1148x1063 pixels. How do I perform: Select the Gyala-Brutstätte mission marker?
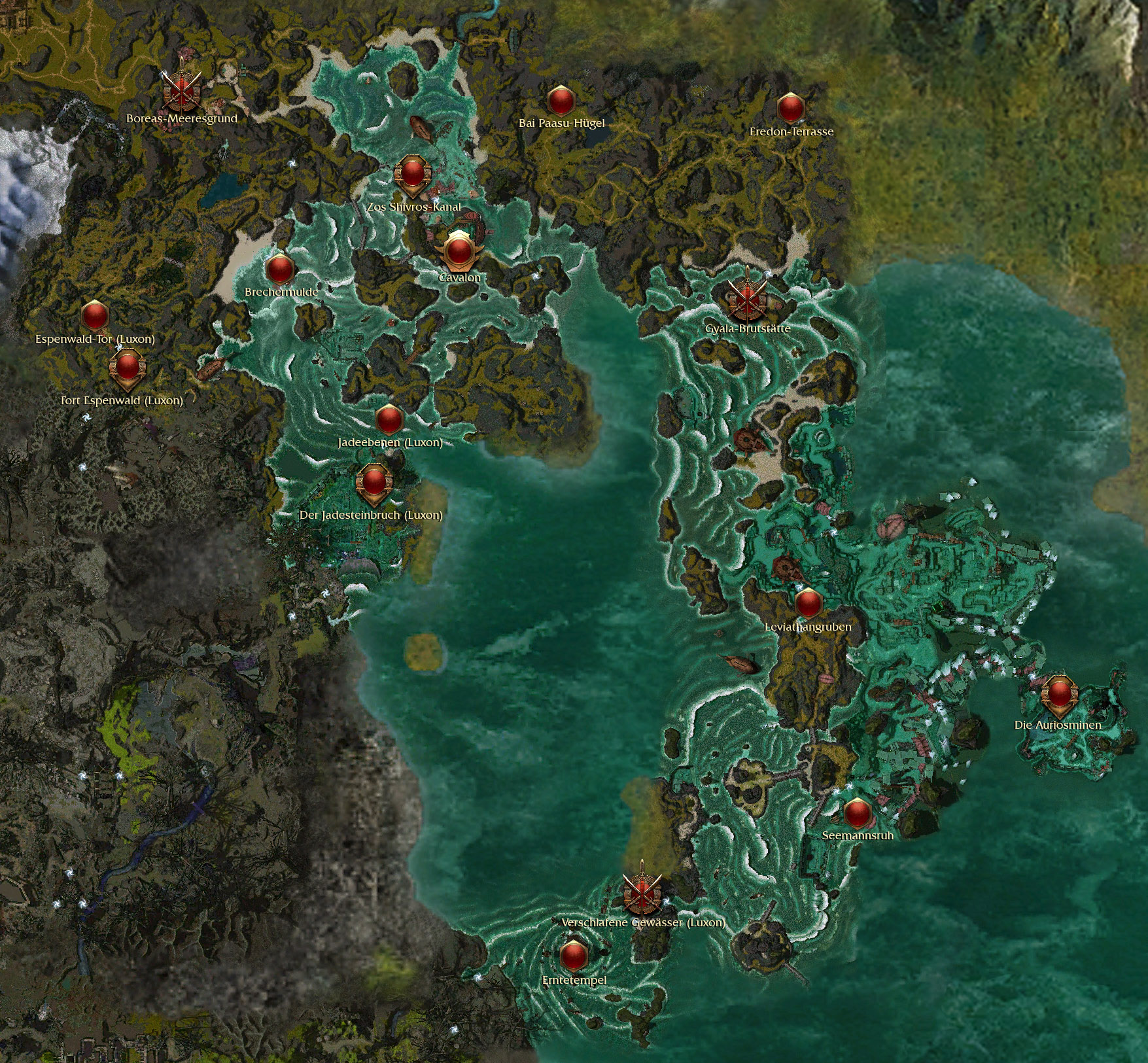pyautogui.click(x=747, y=298)
